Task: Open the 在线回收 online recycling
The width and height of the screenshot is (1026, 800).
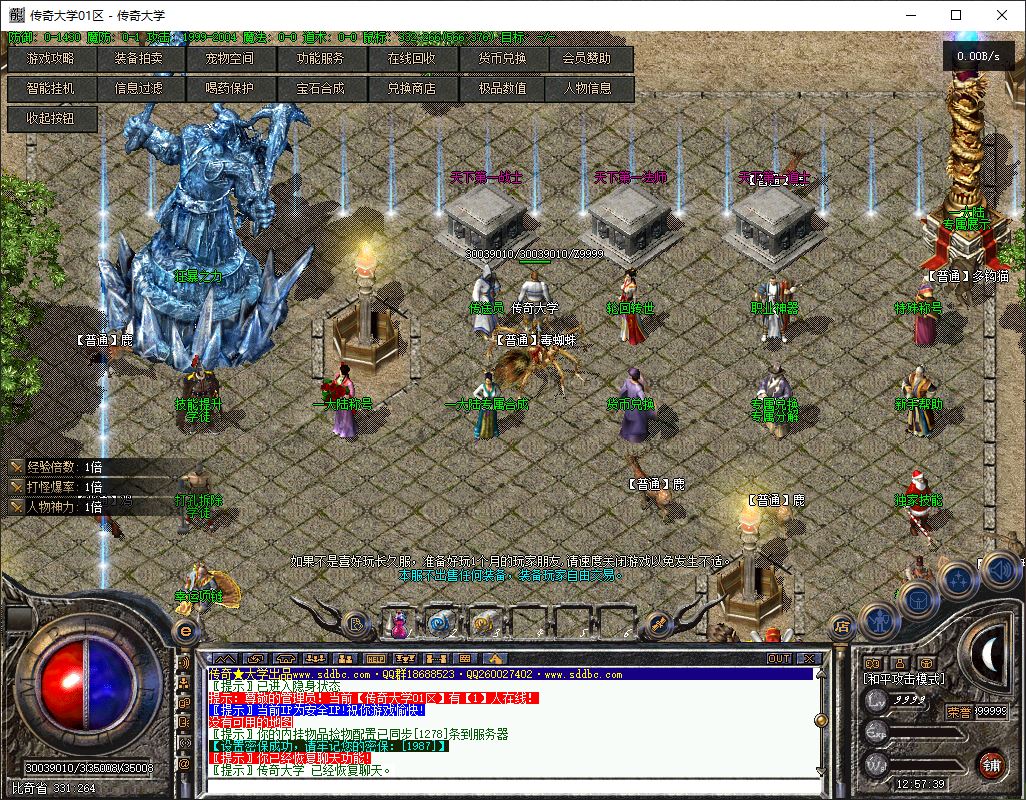Action: pos(411,58)
